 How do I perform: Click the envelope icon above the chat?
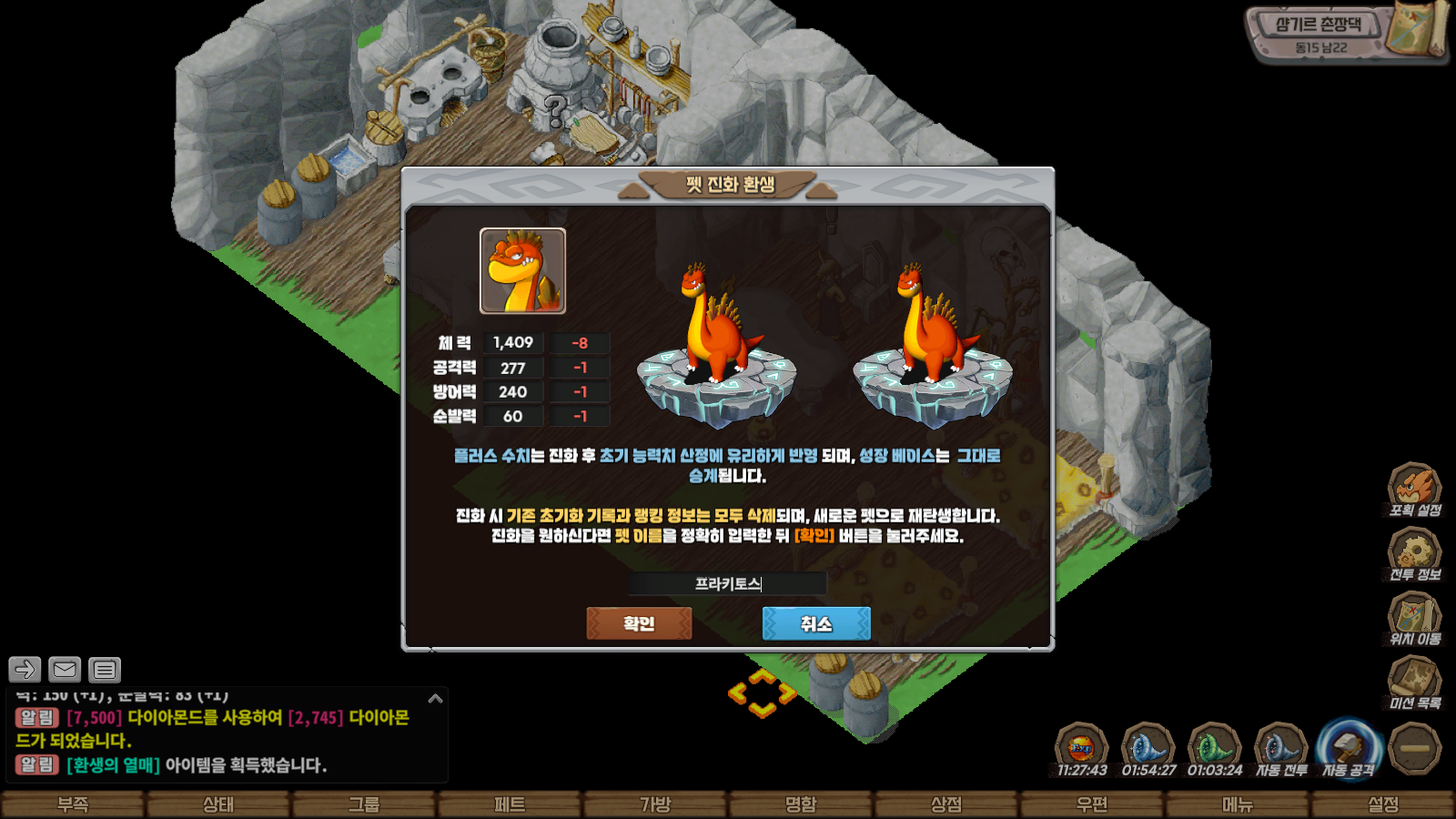(x=65, y=670)
